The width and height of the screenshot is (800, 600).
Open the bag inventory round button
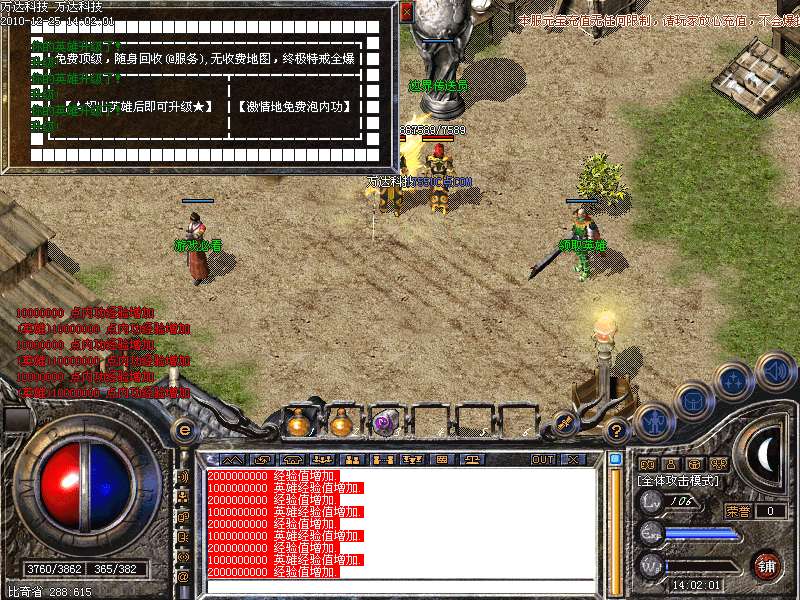coord(693,400)
